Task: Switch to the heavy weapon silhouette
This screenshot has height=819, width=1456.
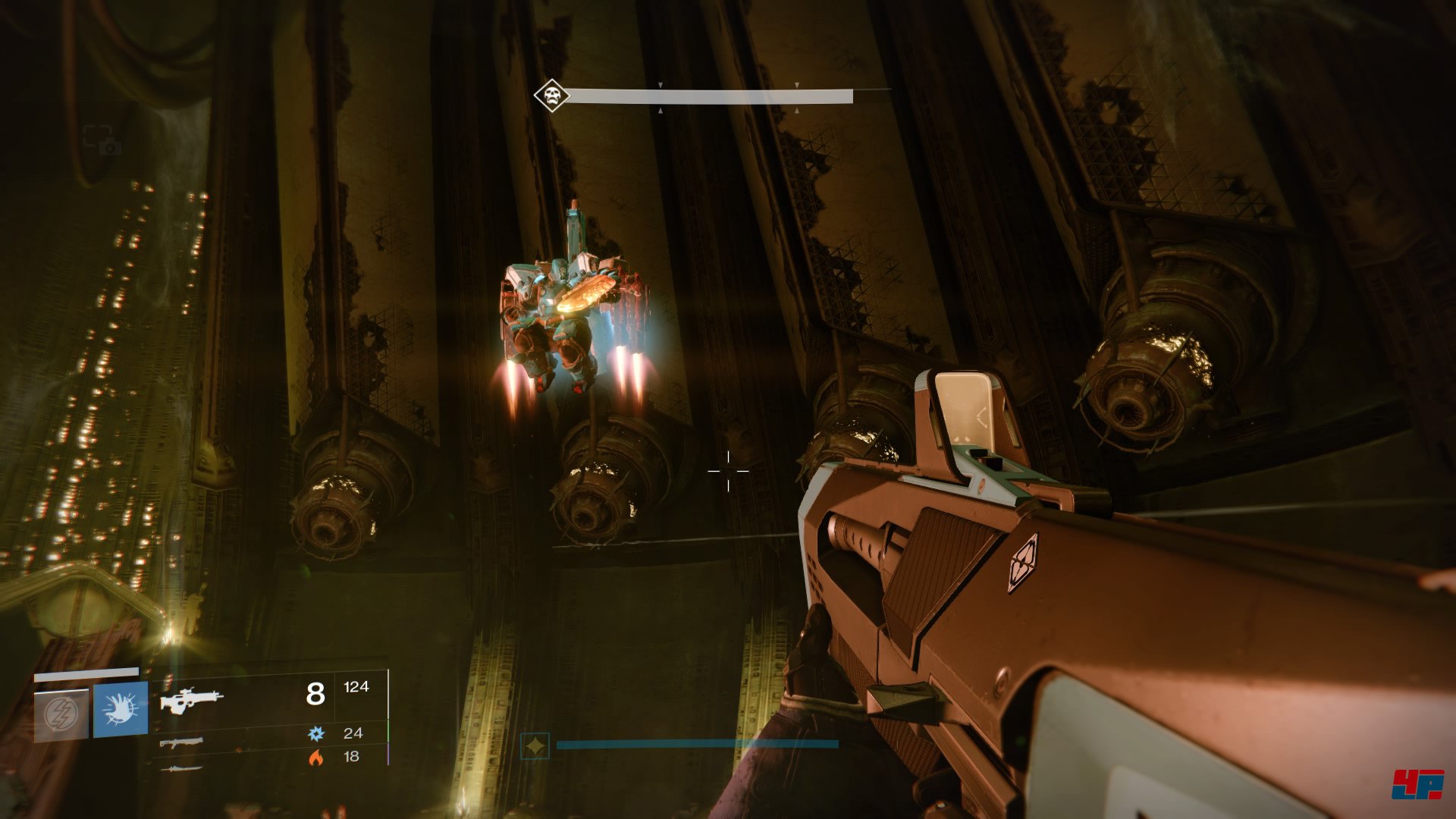Action: pyautogui.click(x=181, y=768)
